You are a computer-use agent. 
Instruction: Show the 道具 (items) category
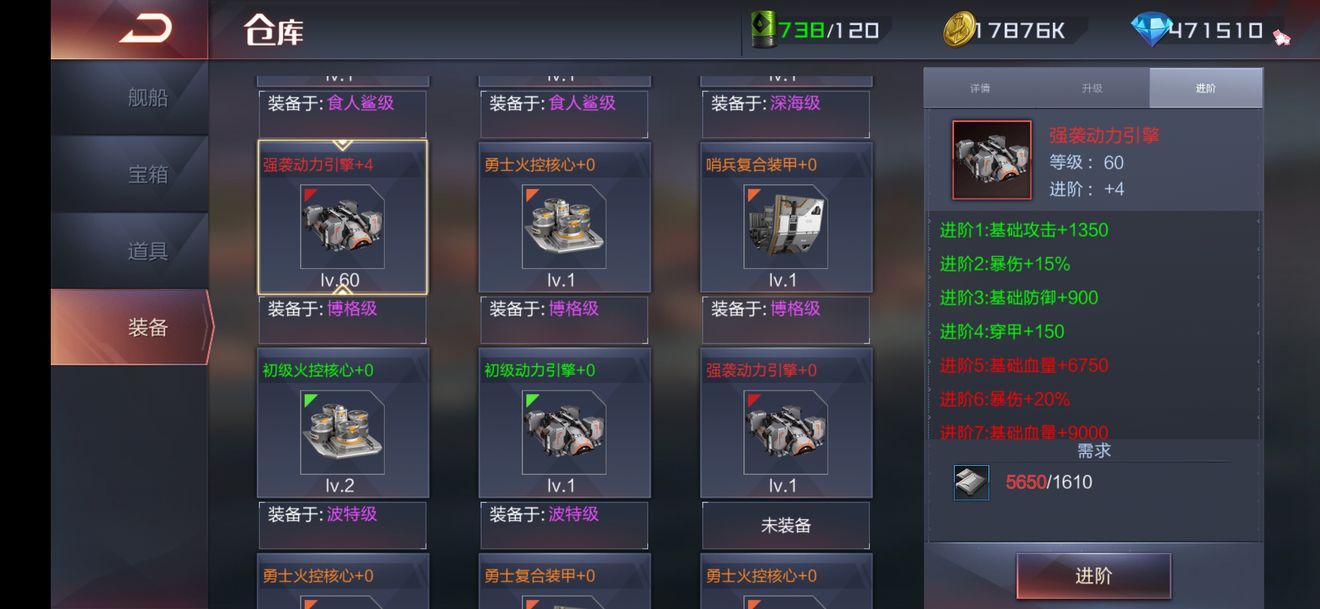(147, 251)
